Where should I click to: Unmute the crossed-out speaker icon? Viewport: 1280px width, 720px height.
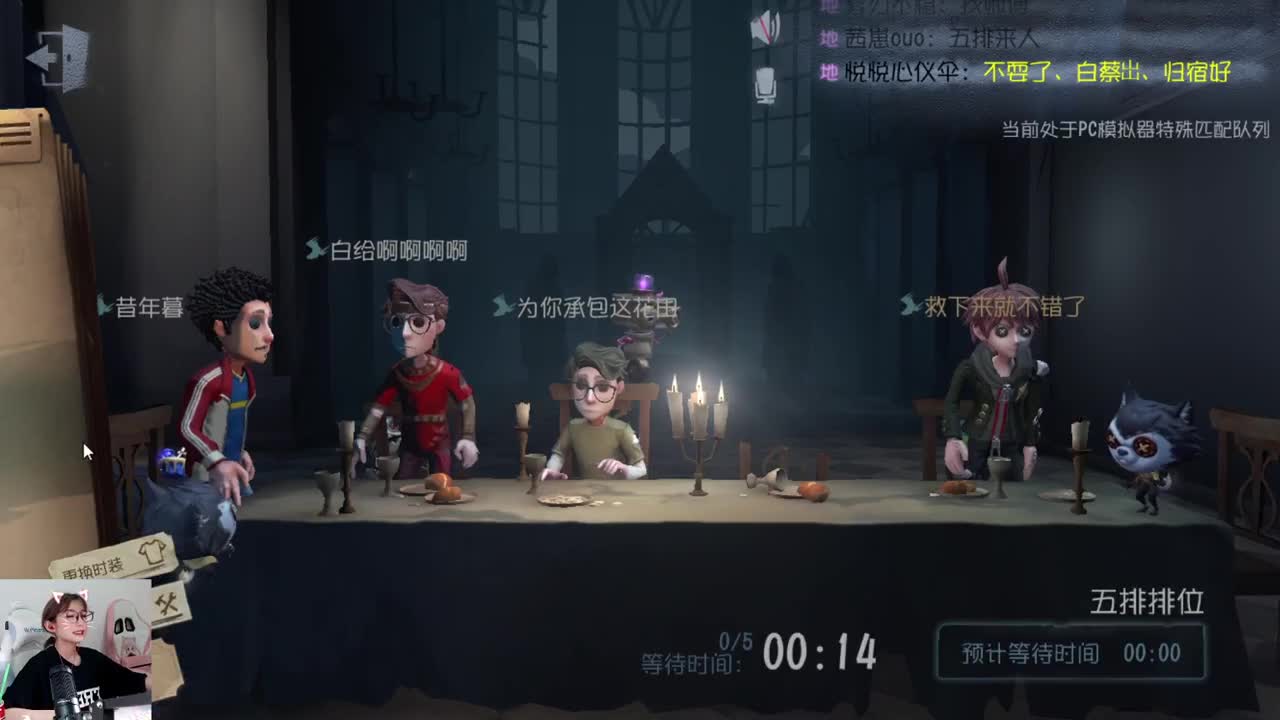tap(767, 25)
